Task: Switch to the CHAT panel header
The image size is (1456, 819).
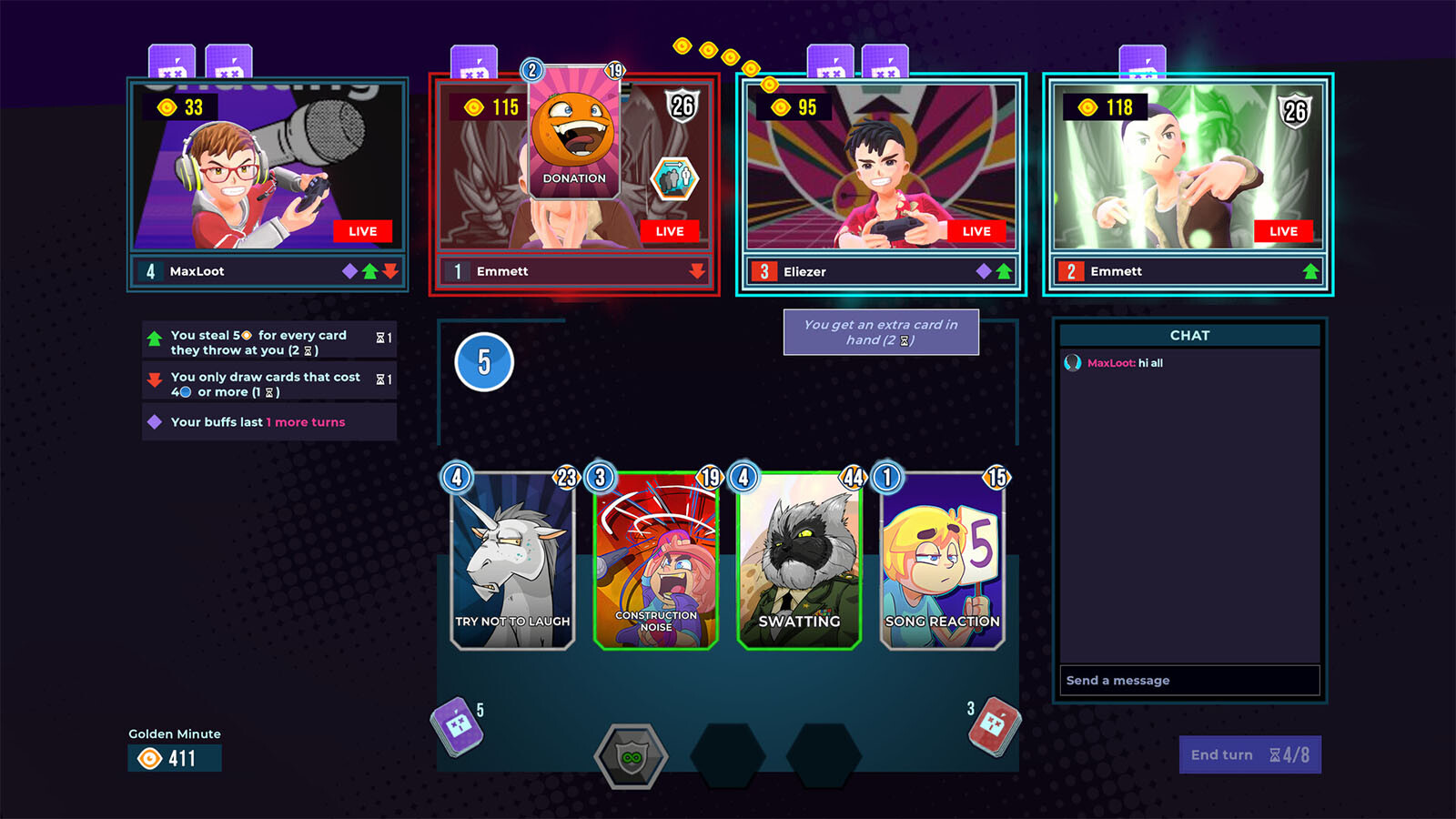Action: (x=1190, y=335)
